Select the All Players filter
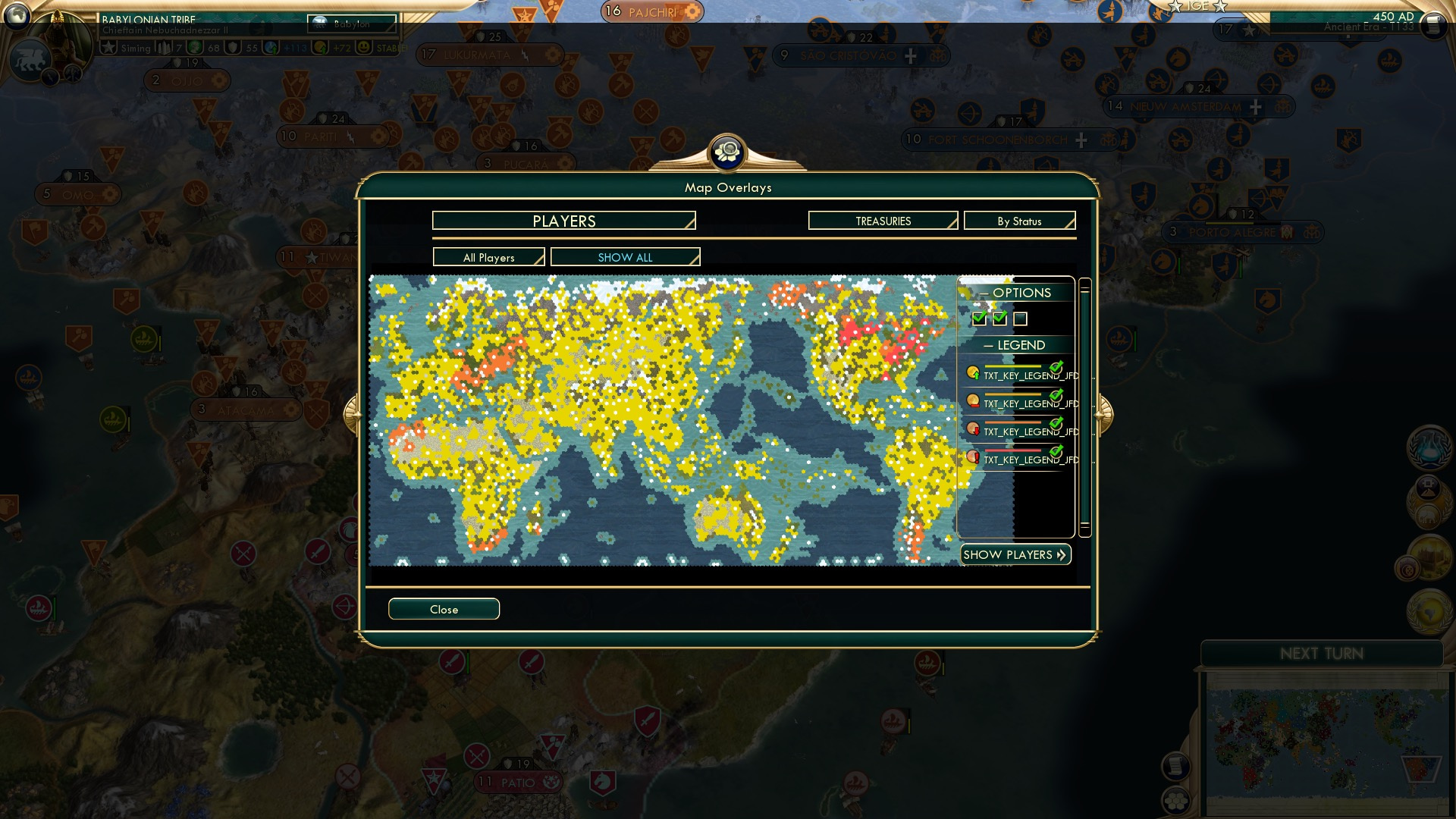This screenshot has width=1456, height=819. tap(488, 257)
